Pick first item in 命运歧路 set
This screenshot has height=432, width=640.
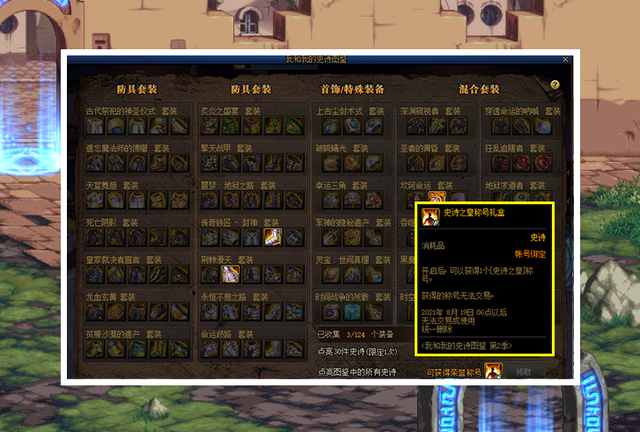pyautogui.click(x=208, y=348)
